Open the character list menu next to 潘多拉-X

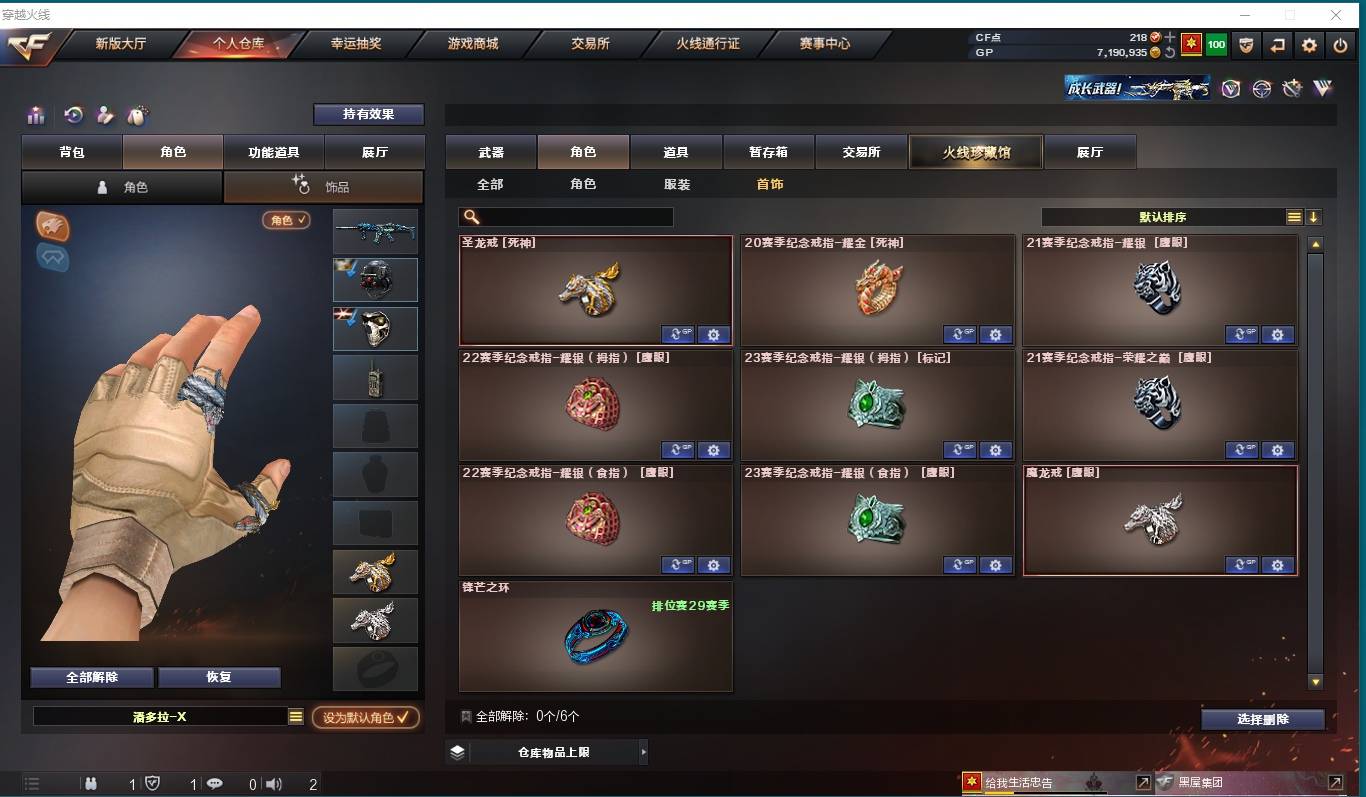coord(297,717)
